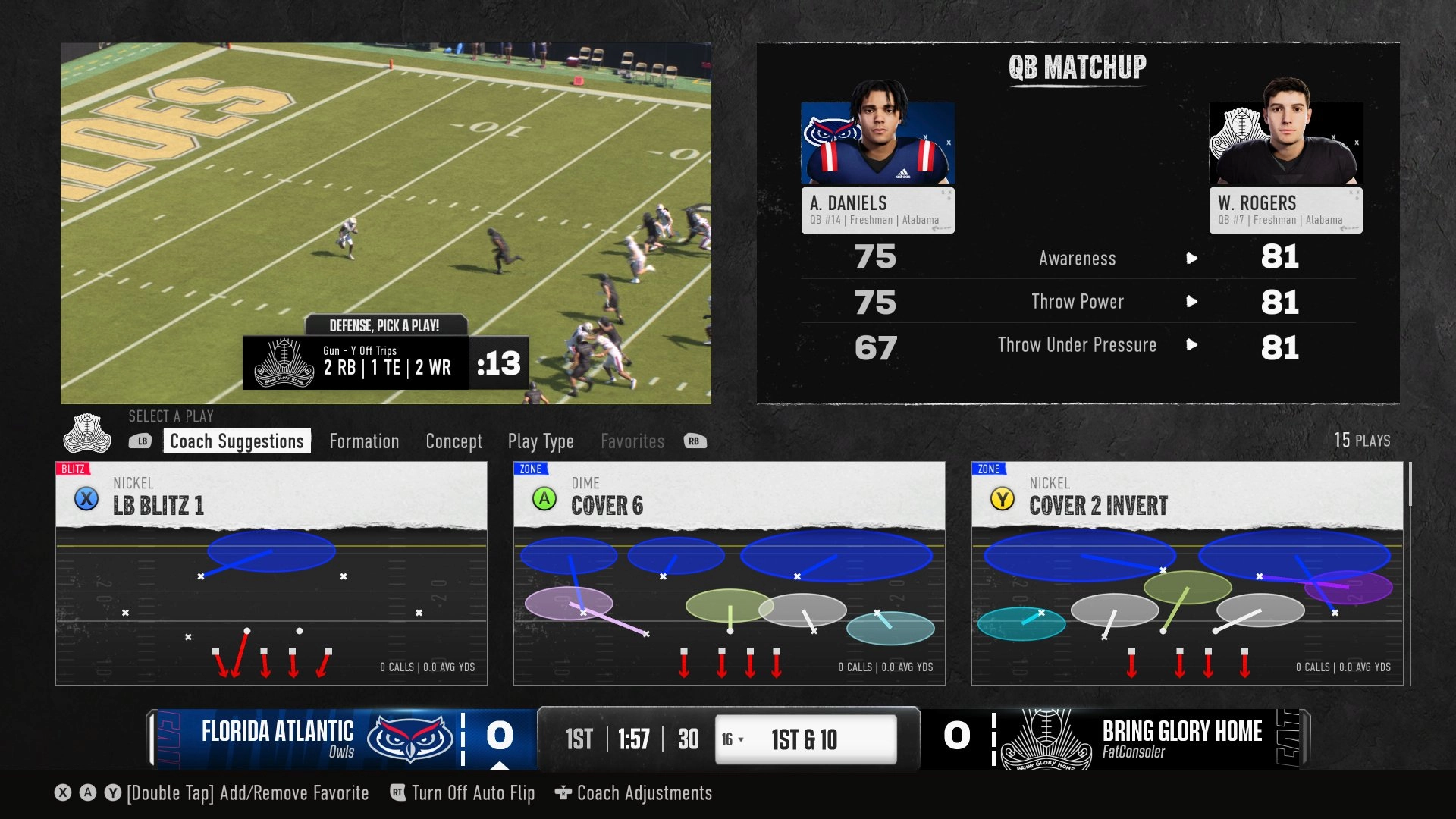The image size is (1456, 819).
Task: Open the 16 personnel dropdown next to 1ST & 10
Action: coord(731,738)
